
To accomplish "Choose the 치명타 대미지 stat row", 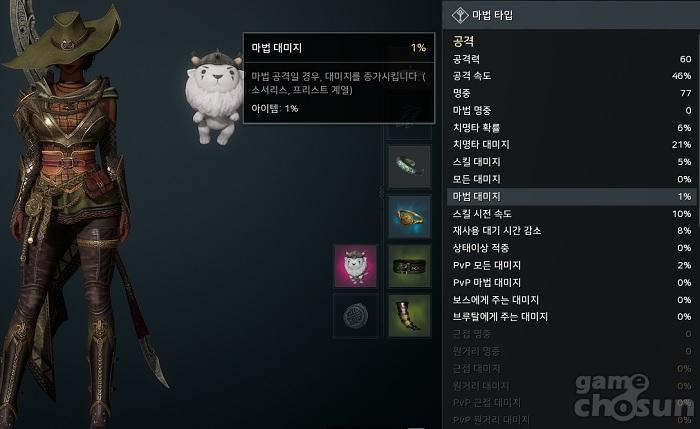I will pyautogui.click(x=570, y=145).
